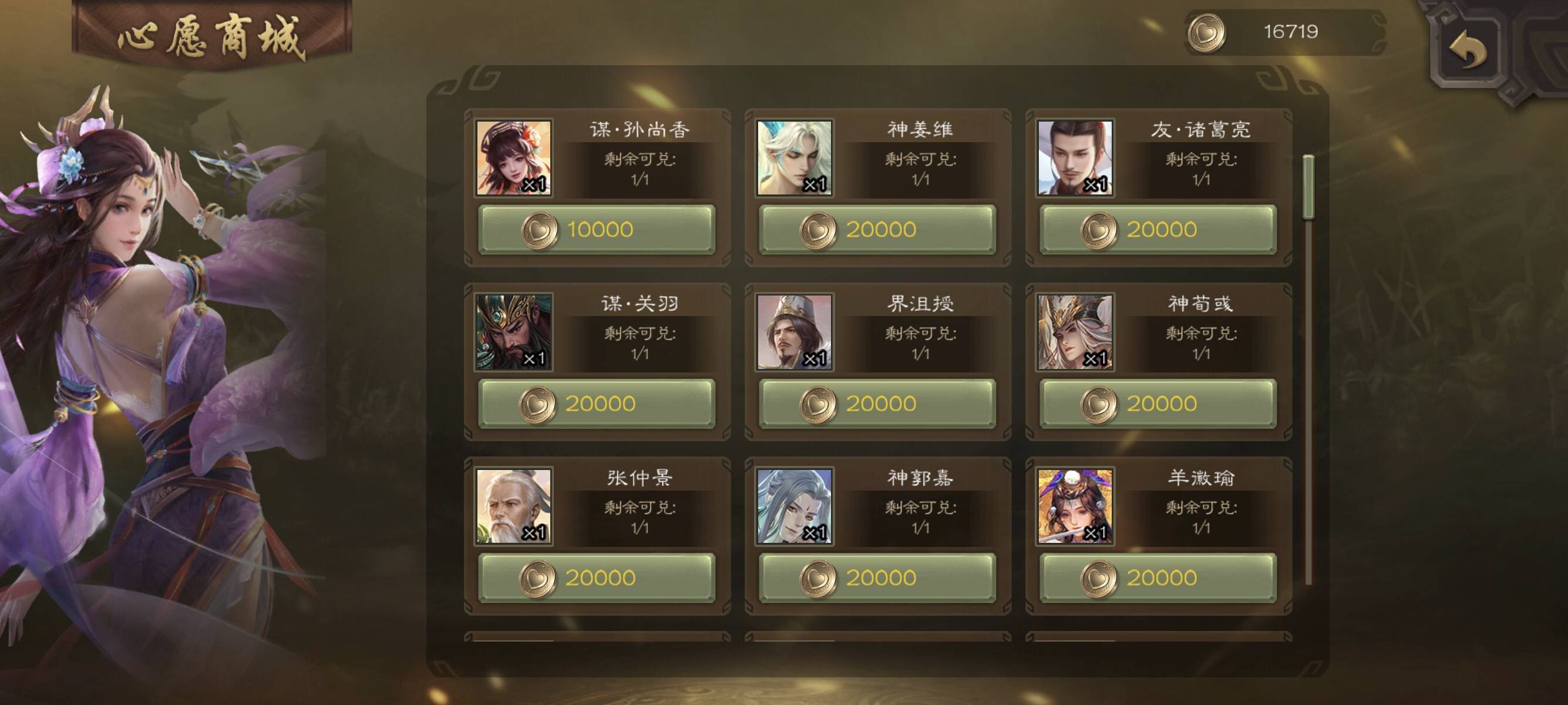Redeem 张仲景 for 20000 coins
Image resolution: width=1568 pixels, height=705 pixels.
coord(597,578)
